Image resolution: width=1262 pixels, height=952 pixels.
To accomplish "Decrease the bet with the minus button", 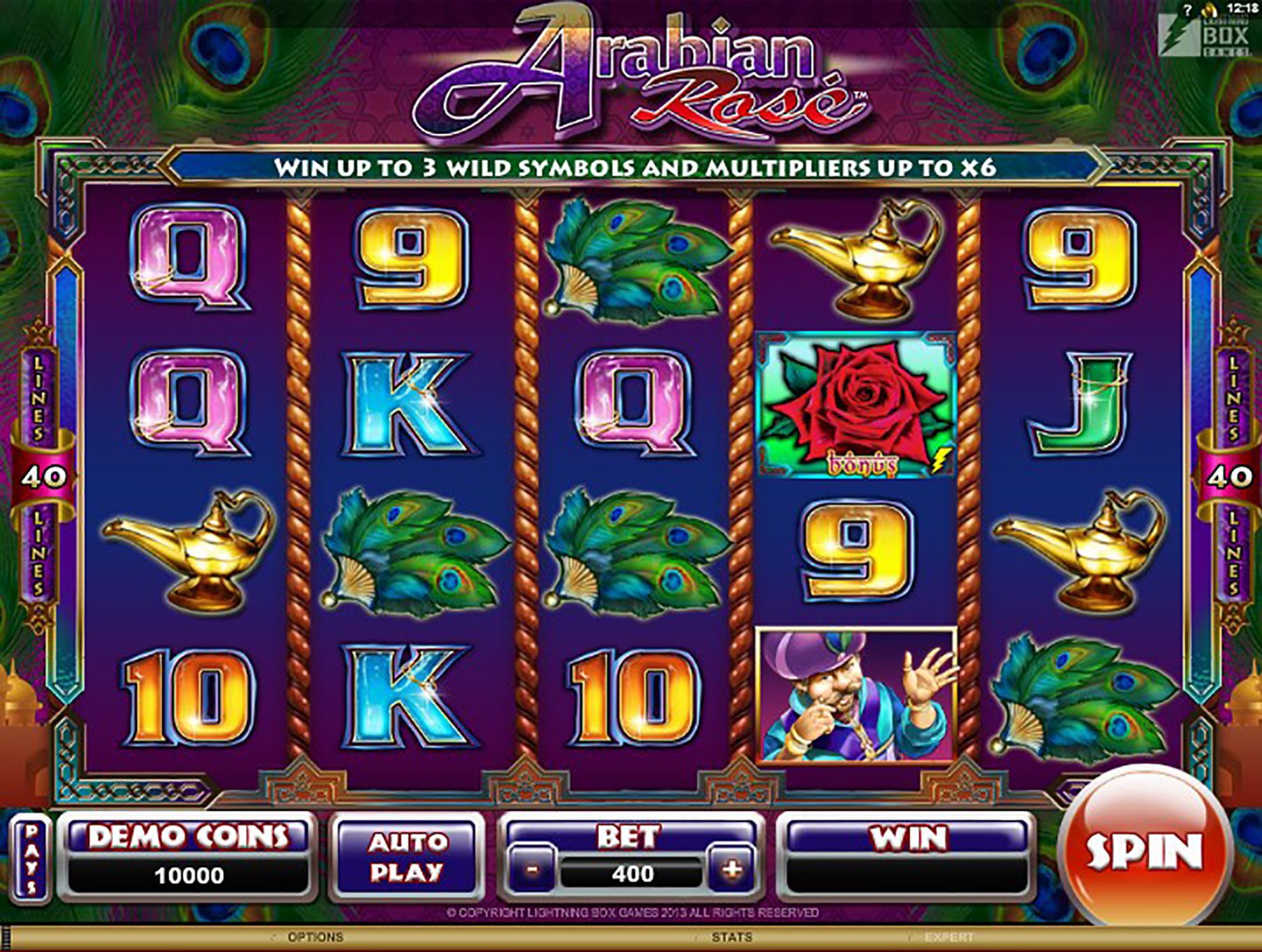I will 532,870.
